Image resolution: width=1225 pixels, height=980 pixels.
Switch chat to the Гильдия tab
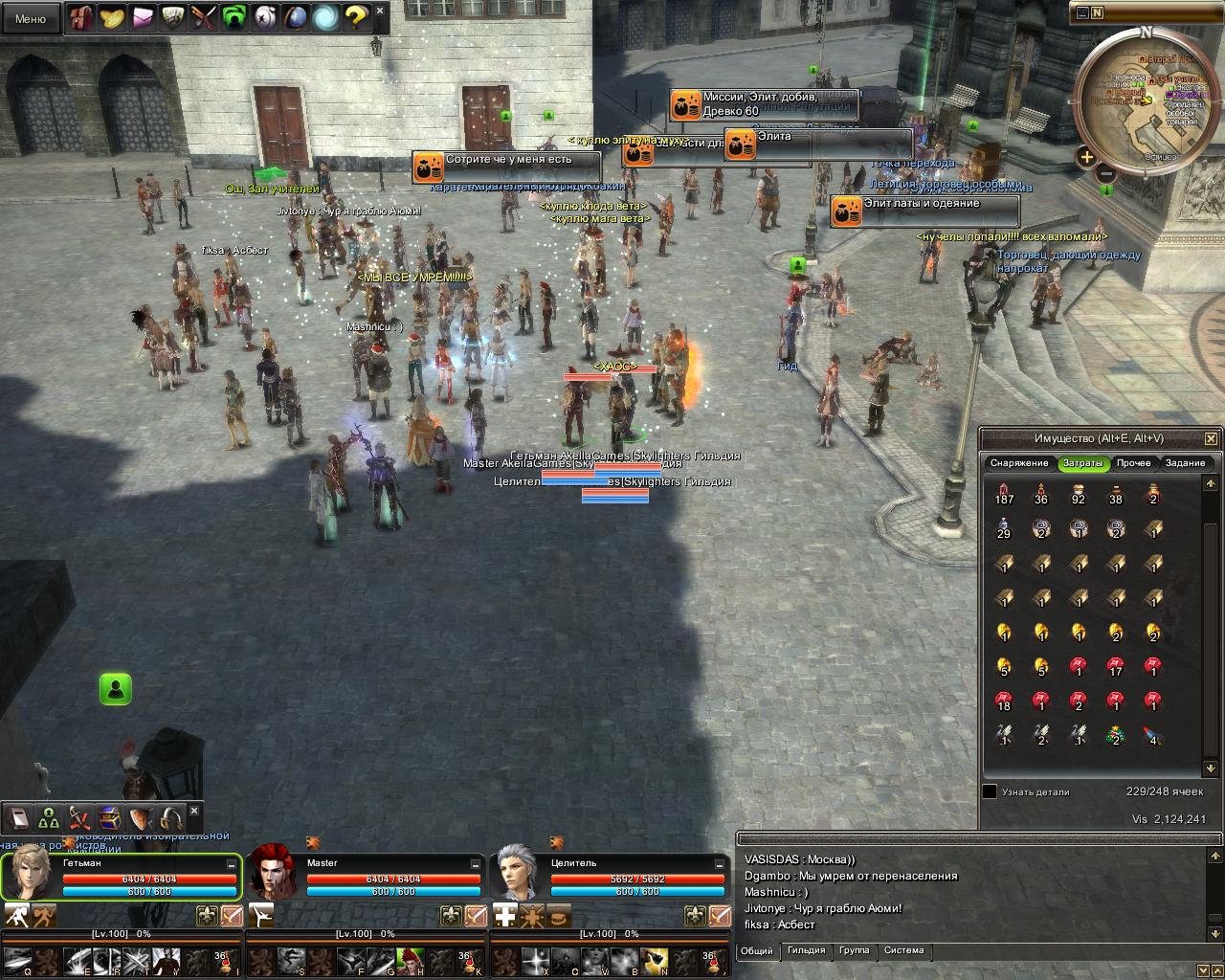[x=806, y=950]
